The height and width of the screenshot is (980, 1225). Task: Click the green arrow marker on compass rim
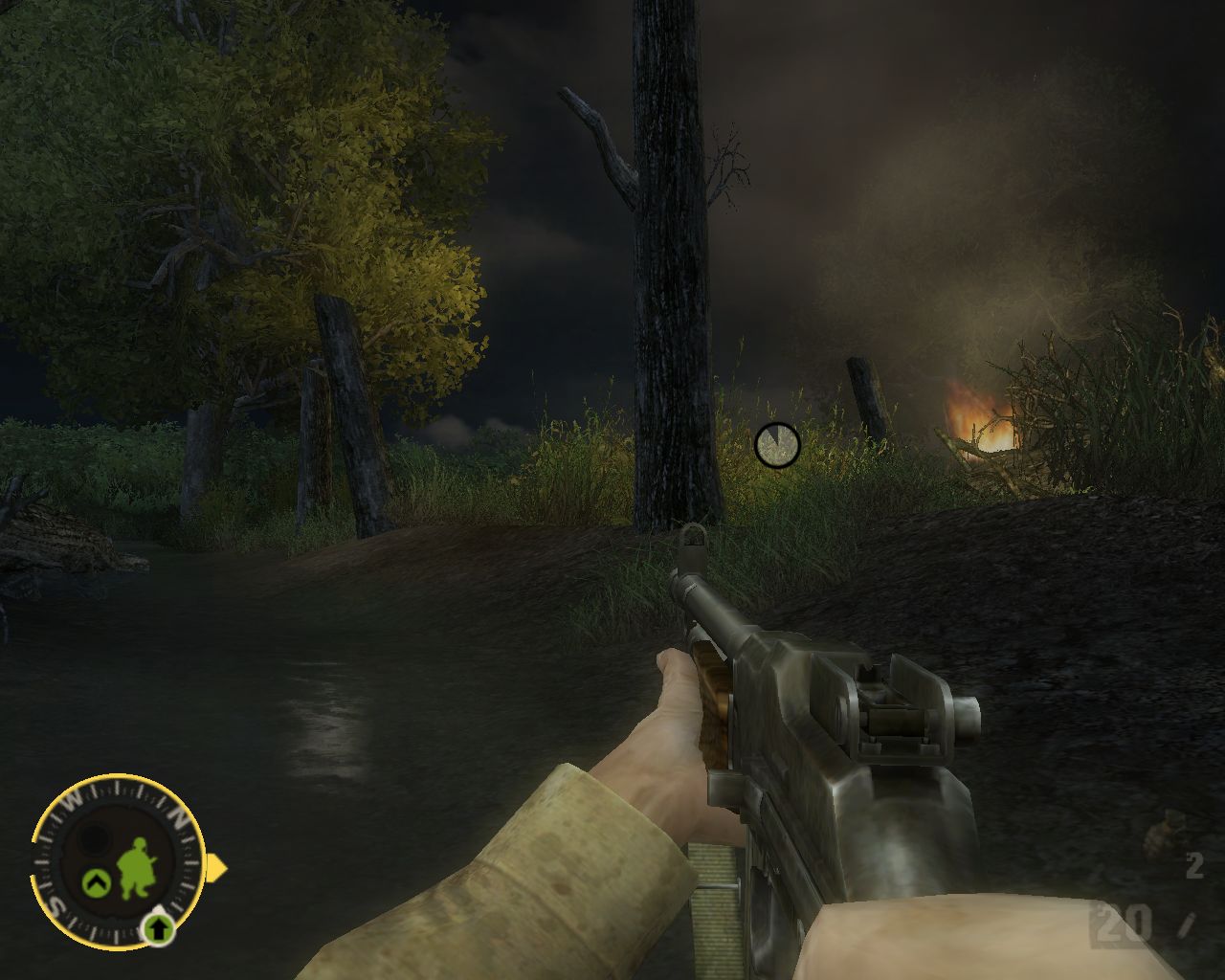click(x=159, y=926)
